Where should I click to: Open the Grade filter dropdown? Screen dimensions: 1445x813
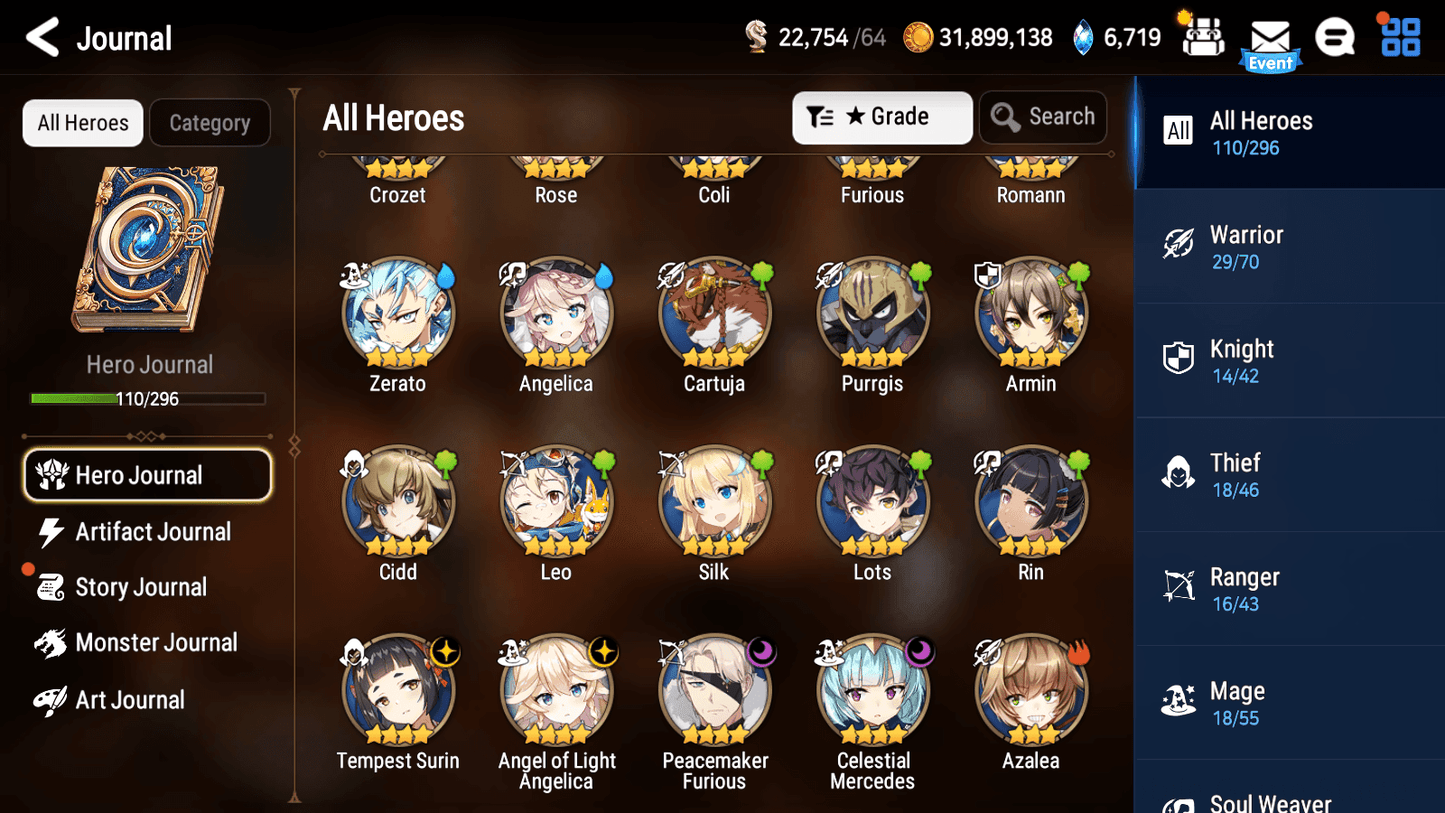tap(882, 117)
